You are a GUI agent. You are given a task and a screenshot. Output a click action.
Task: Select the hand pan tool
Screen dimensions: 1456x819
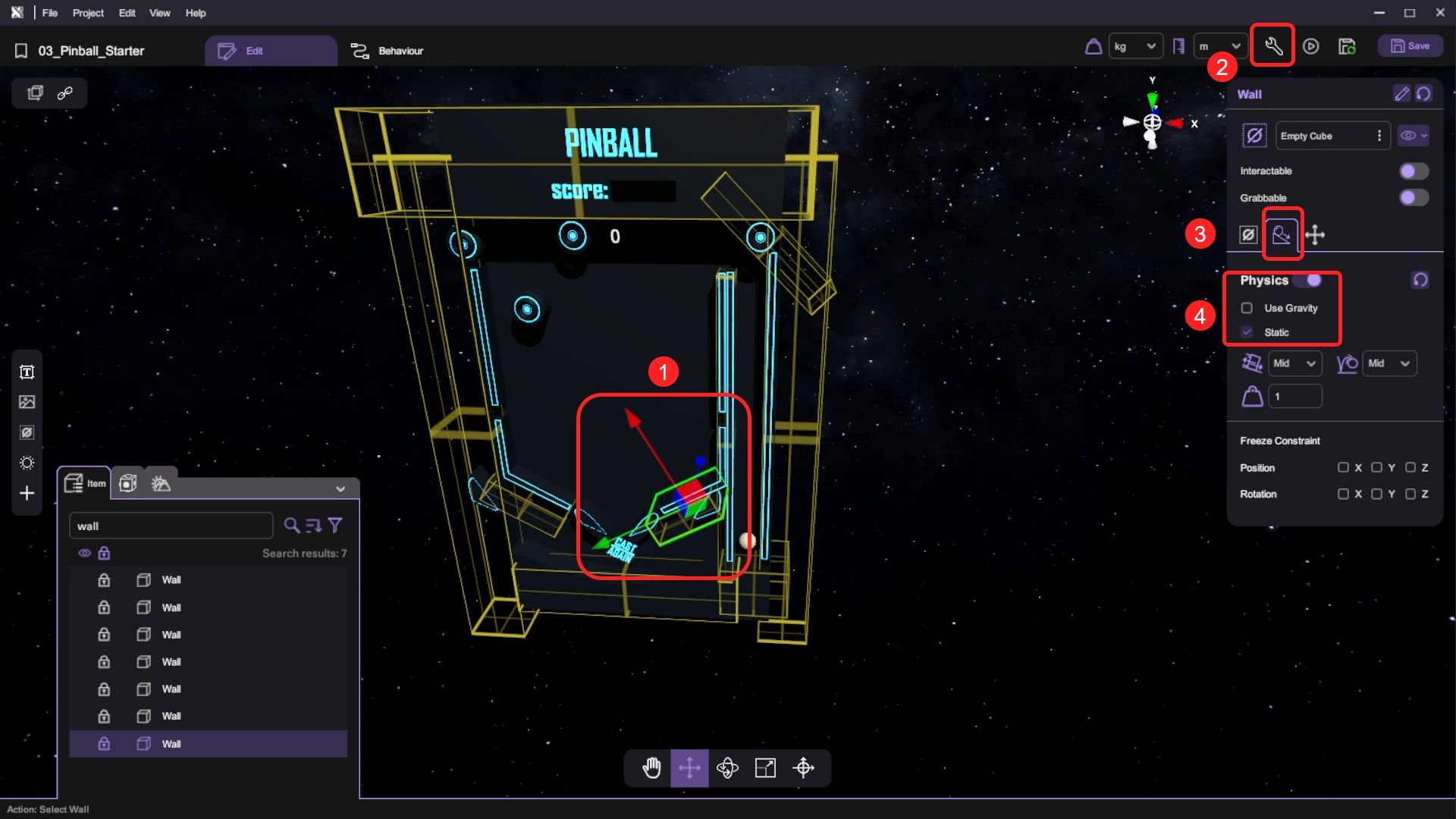(651, 768)
